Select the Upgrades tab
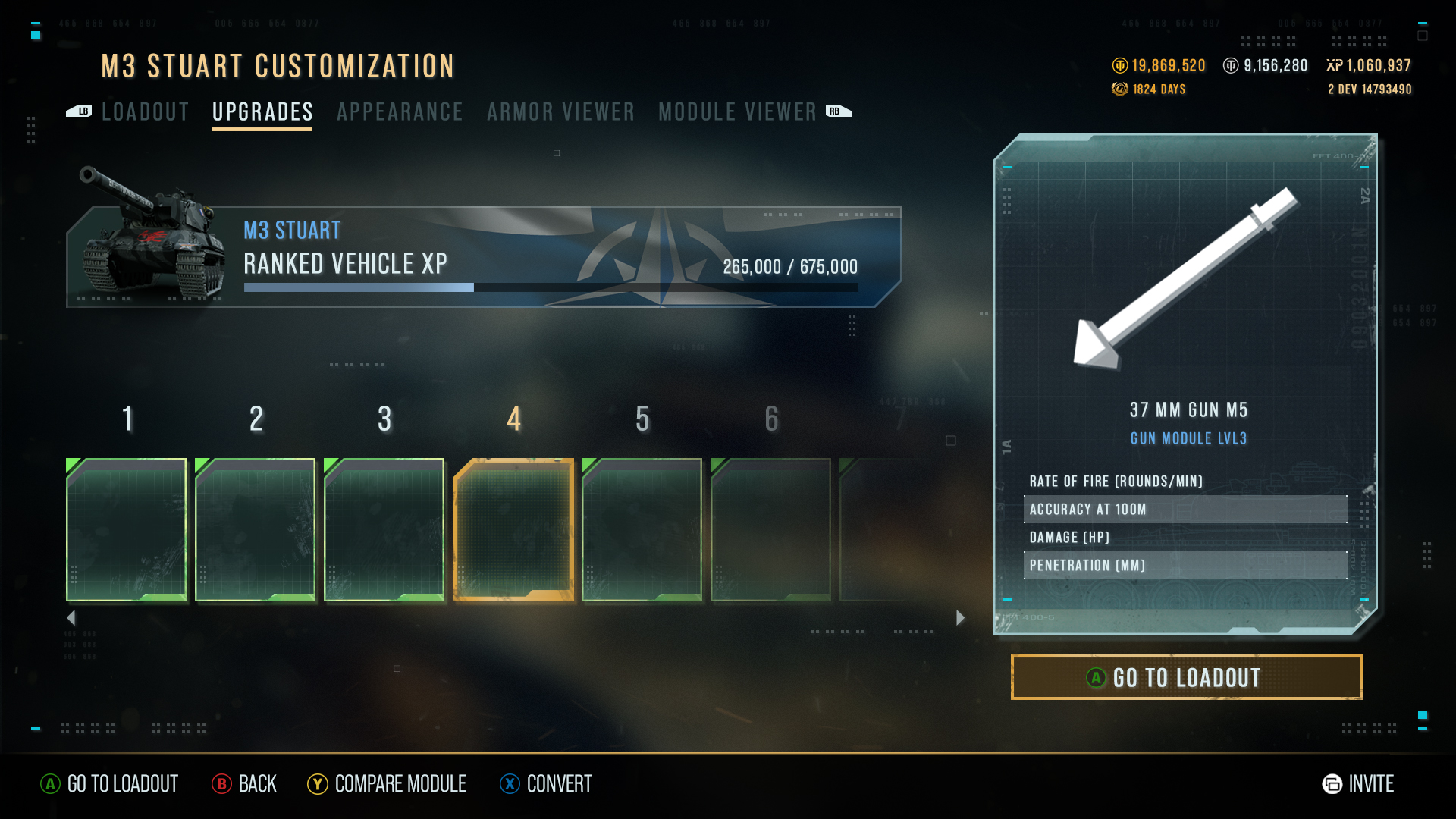The image size is (1456, 819). click(262, 112)
